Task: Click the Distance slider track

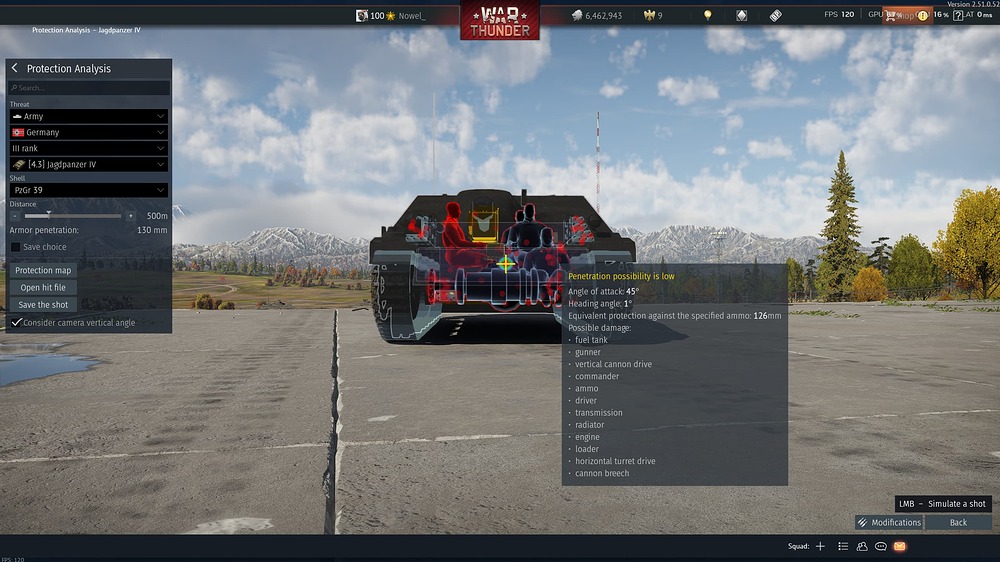Action: click(72, 216)
